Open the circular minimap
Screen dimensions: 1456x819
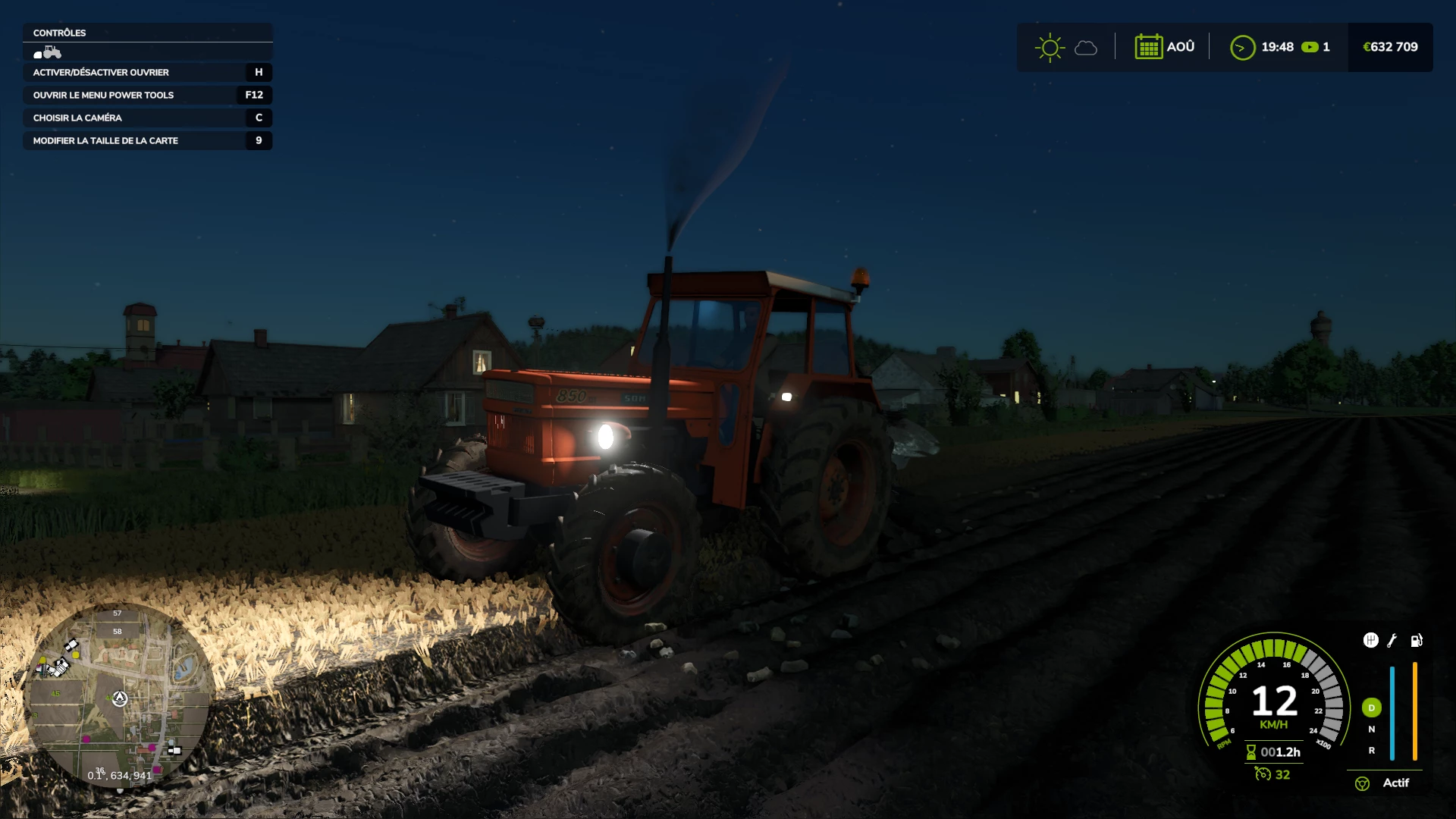118,696
